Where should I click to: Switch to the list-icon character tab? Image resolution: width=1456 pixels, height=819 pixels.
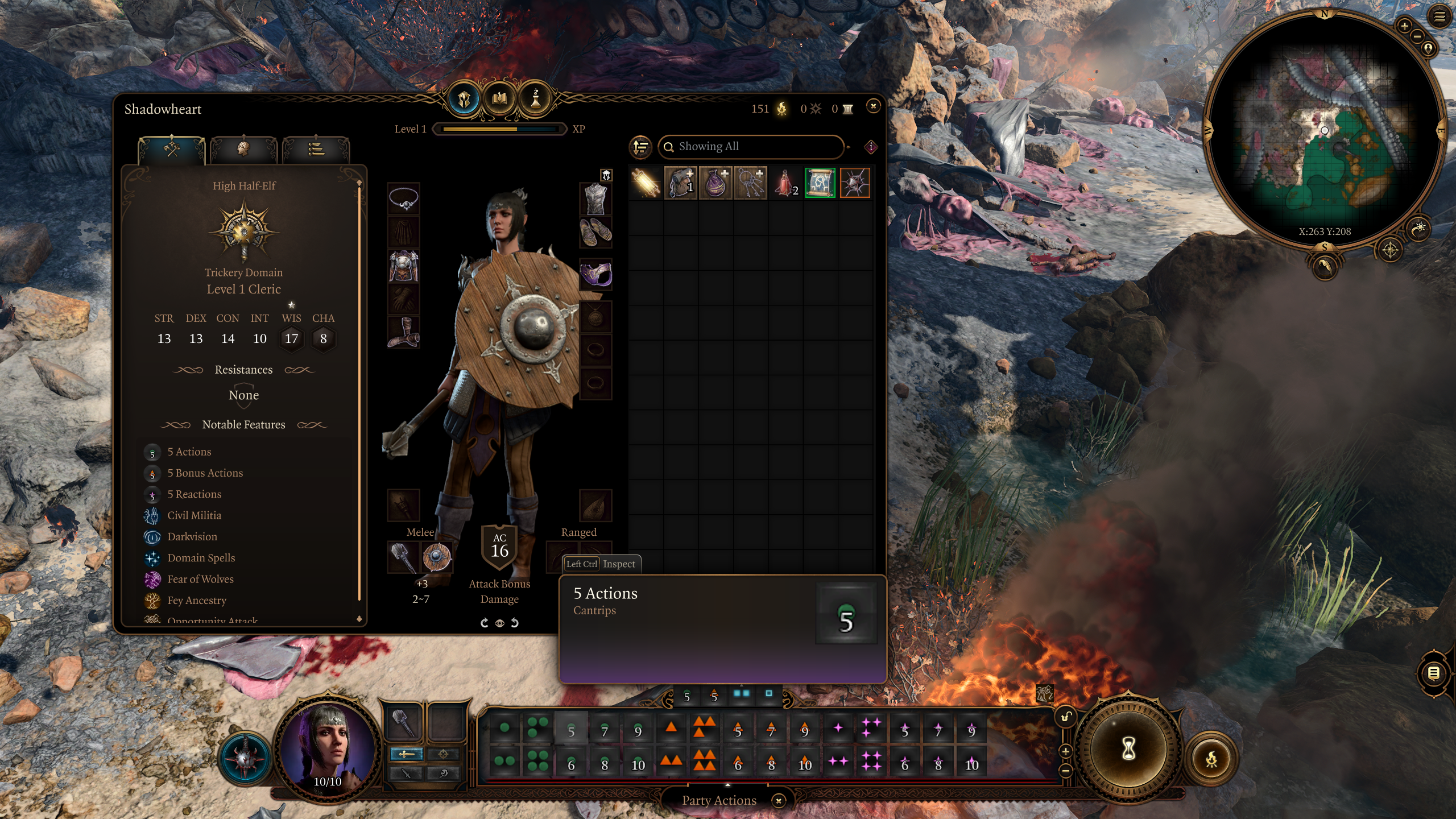pyautogui.click(x=316, y=150)
